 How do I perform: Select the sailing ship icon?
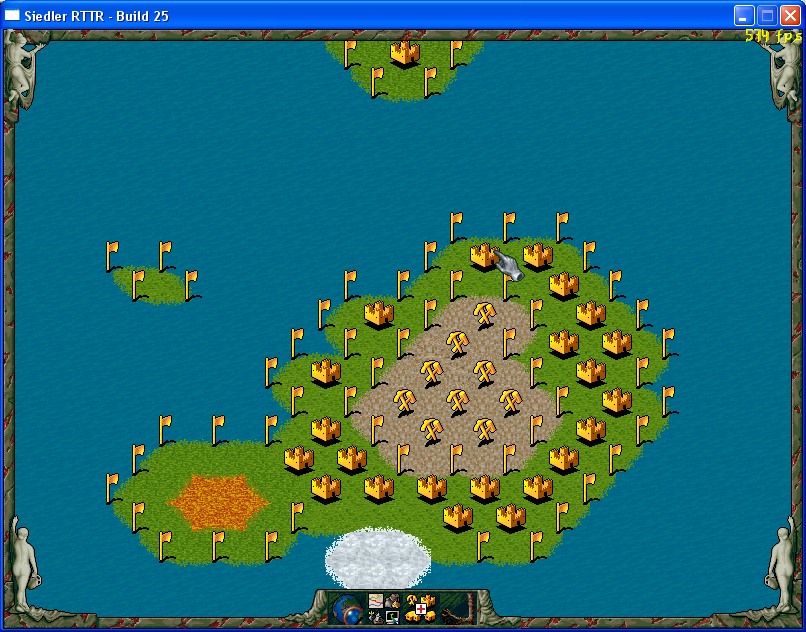(x=376, y=617)
